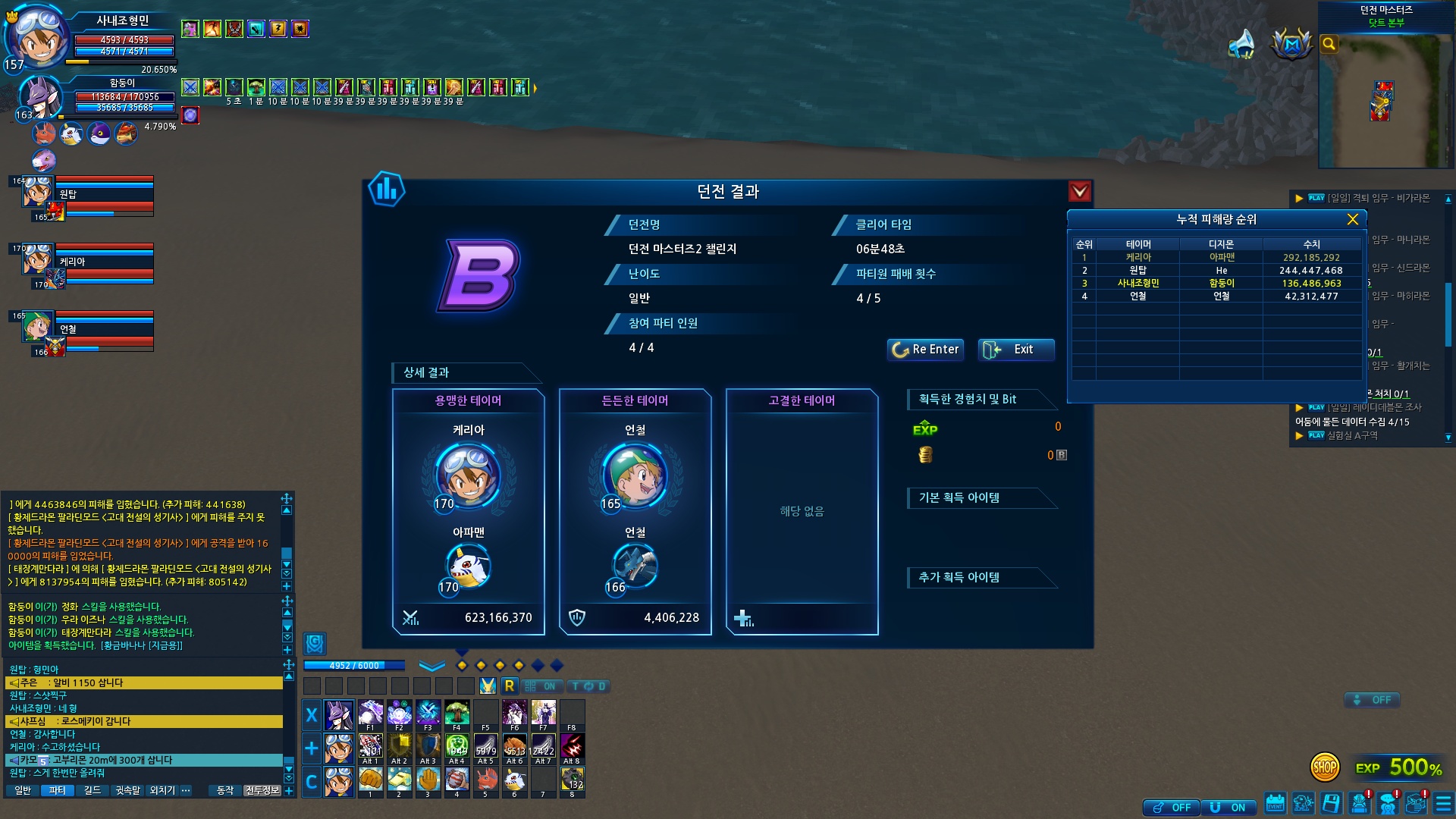Select the 전투정보 combat log tab

pyautogui.click(x=262, y=790)
